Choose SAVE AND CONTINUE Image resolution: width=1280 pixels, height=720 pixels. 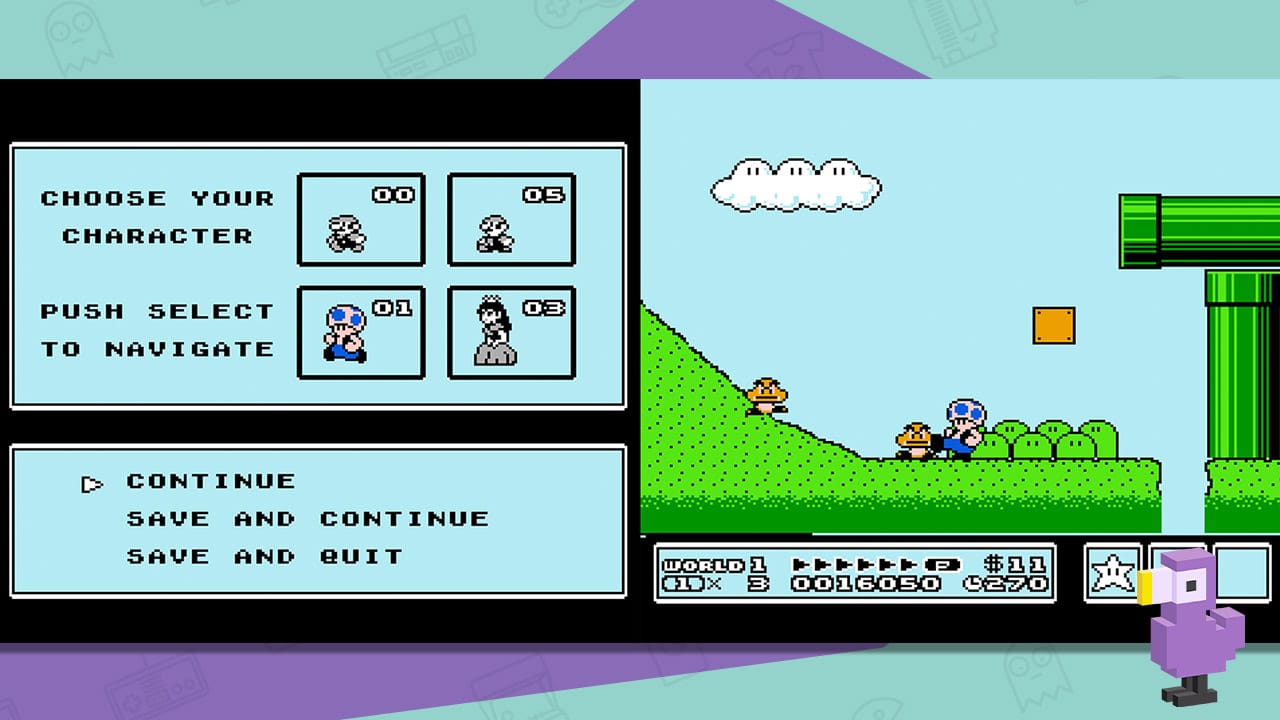[307, 518]
